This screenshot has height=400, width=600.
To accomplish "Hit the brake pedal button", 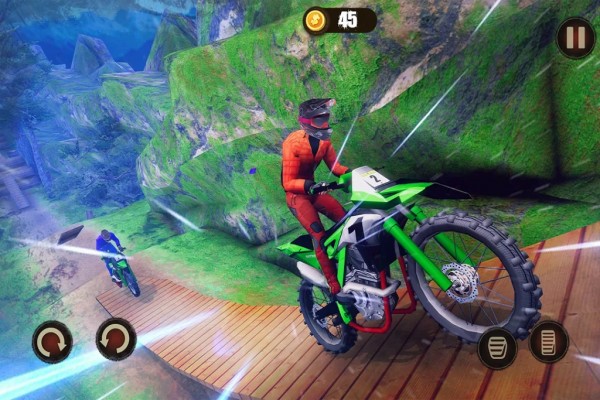I will [x=497, y=346].
